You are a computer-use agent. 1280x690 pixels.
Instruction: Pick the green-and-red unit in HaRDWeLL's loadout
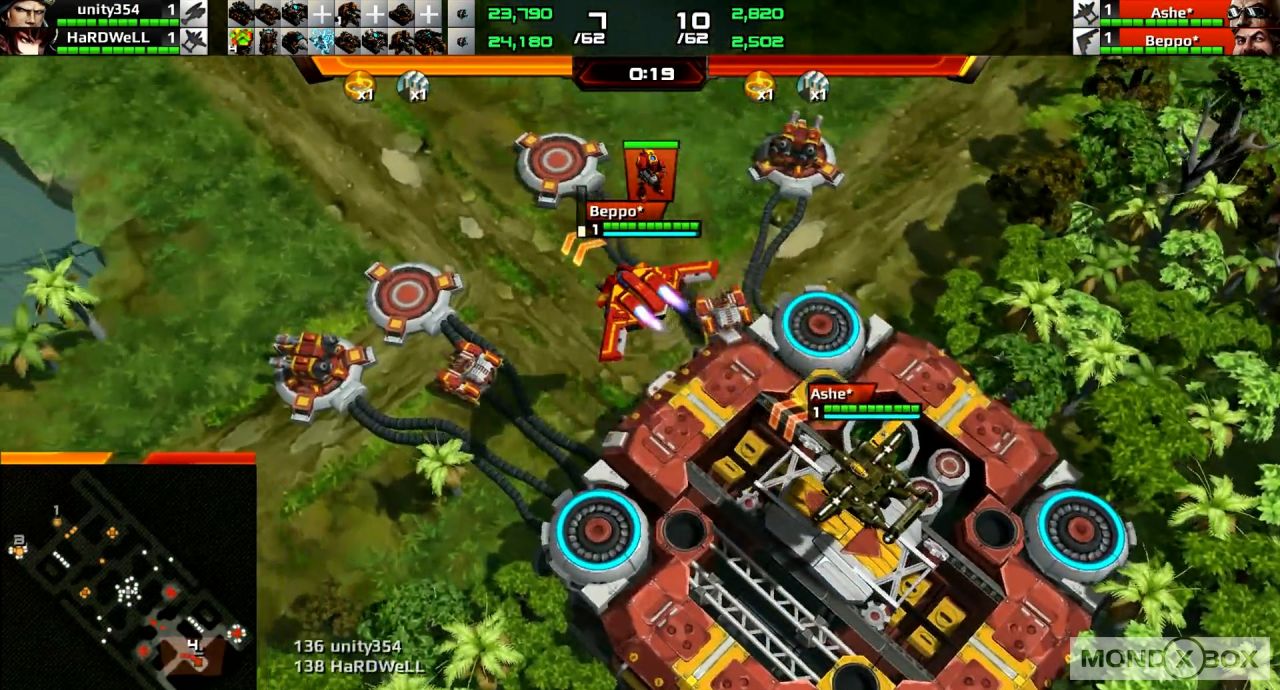(240, 41)
